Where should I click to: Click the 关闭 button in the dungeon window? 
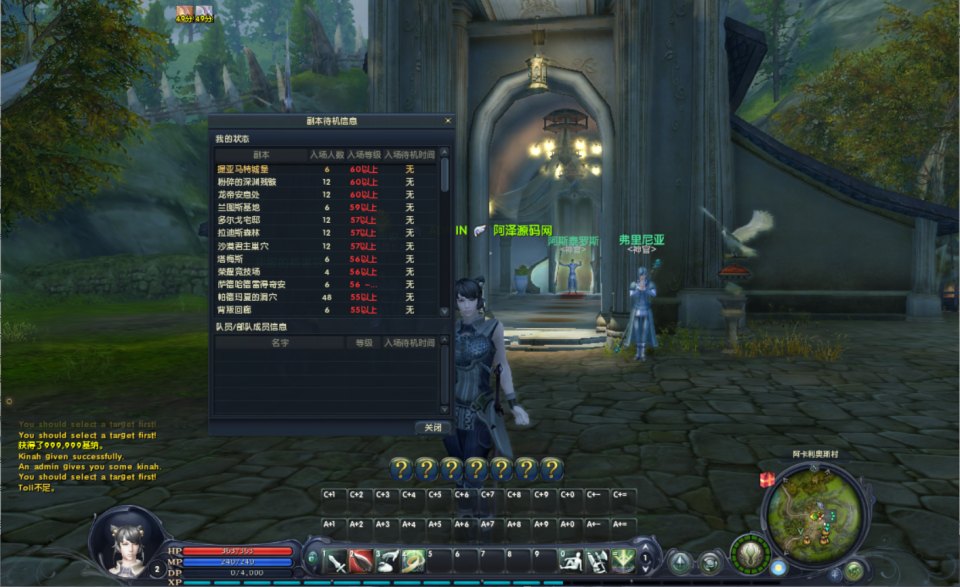click(432, 427)
